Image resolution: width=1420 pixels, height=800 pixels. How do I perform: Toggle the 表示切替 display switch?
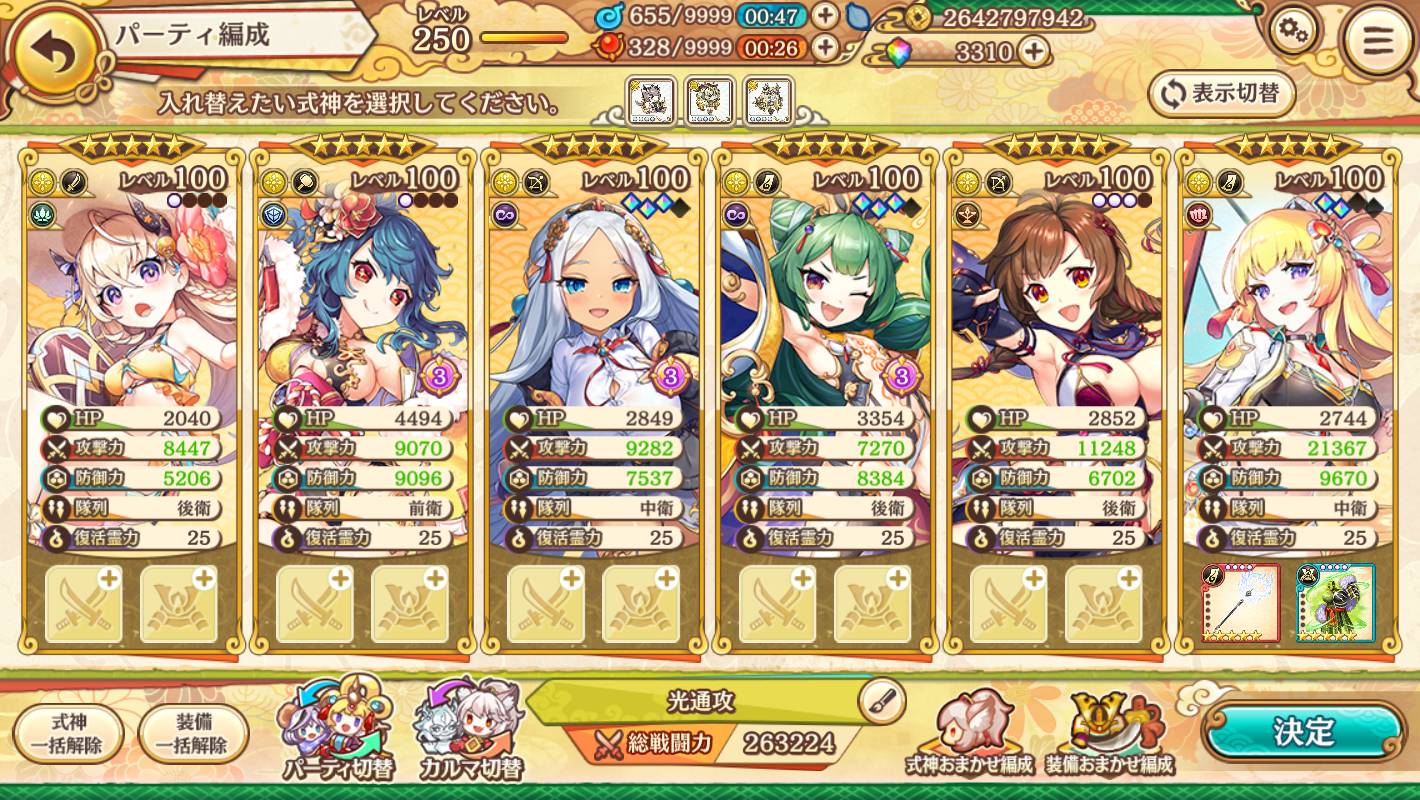coord(1222,94)
